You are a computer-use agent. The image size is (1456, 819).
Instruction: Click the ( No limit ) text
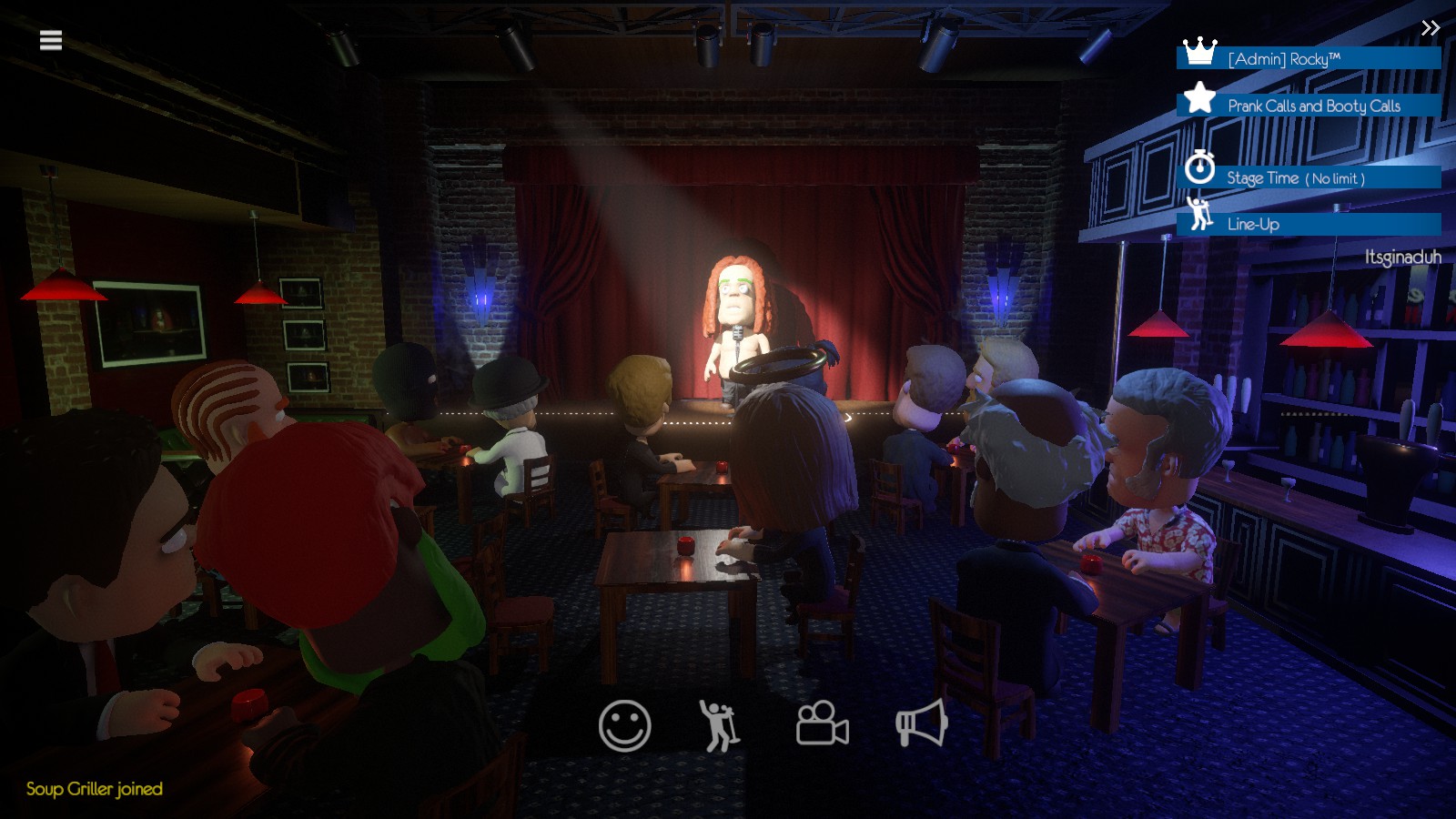coord(1333,178)
